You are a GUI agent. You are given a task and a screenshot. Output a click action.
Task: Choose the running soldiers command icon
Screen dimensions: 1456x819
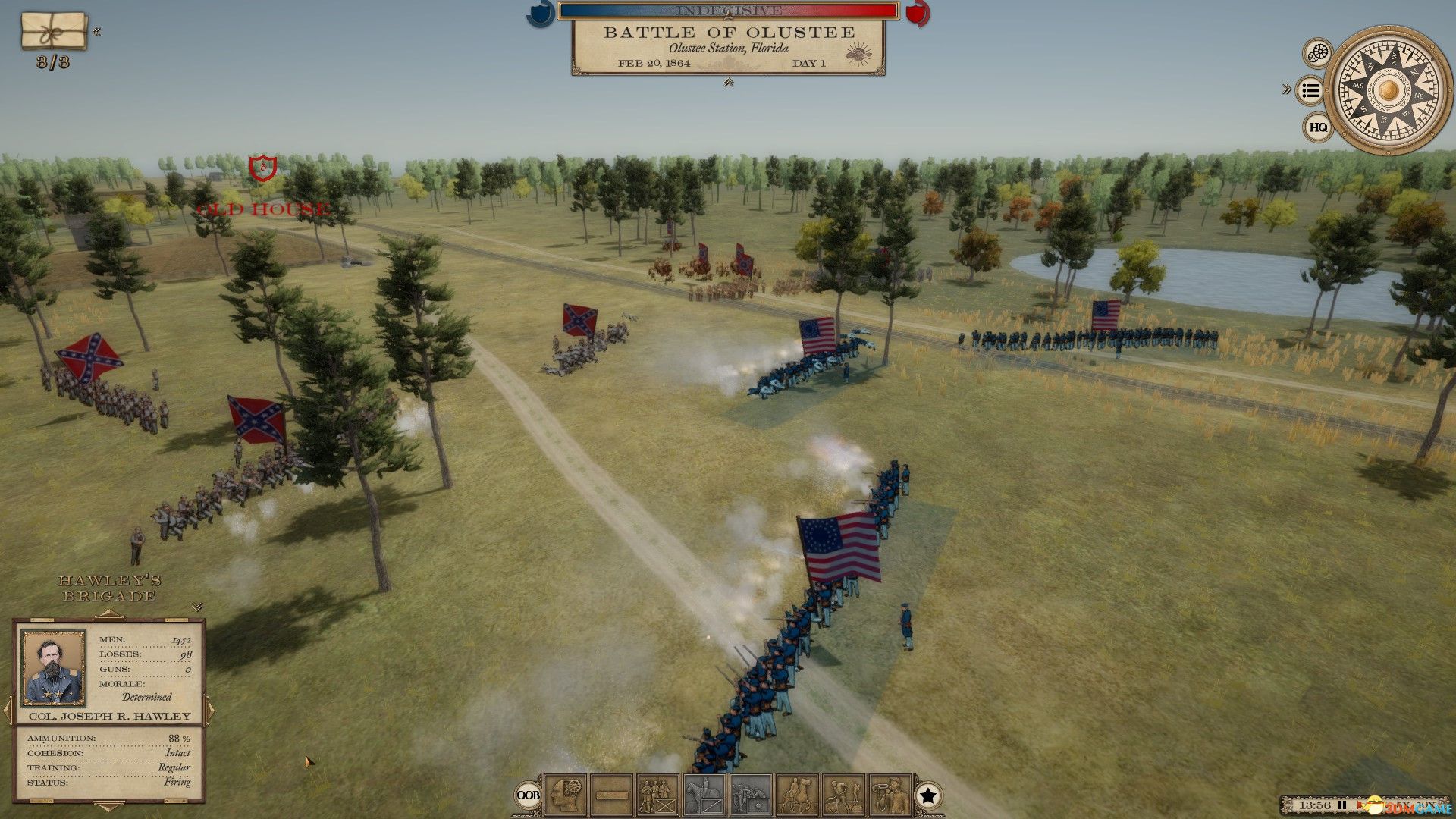click(843, 795)
